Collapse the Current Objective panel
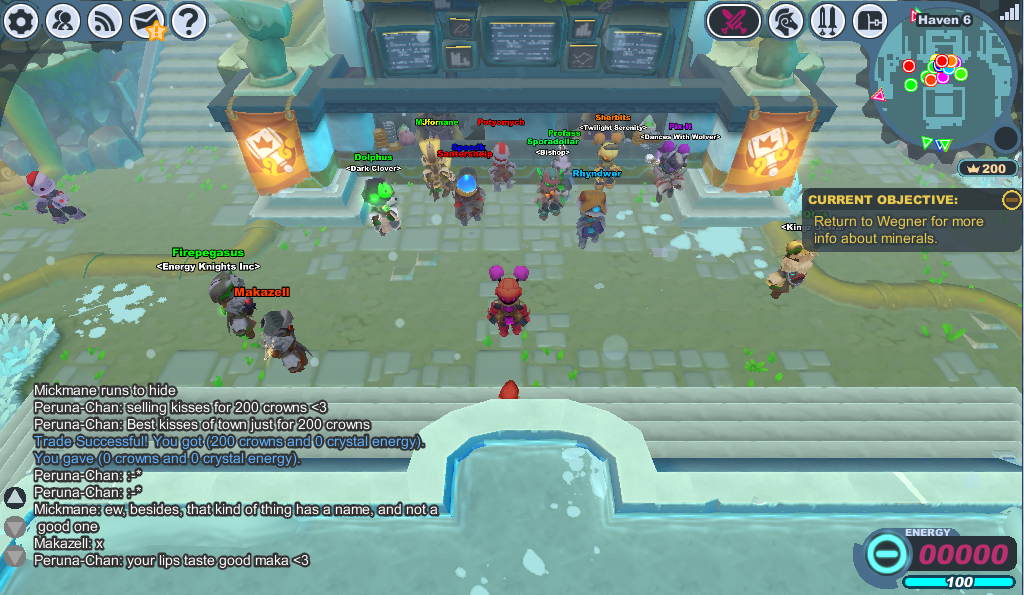Screen dimensions: 1024x595 [x=1011, y=200]
